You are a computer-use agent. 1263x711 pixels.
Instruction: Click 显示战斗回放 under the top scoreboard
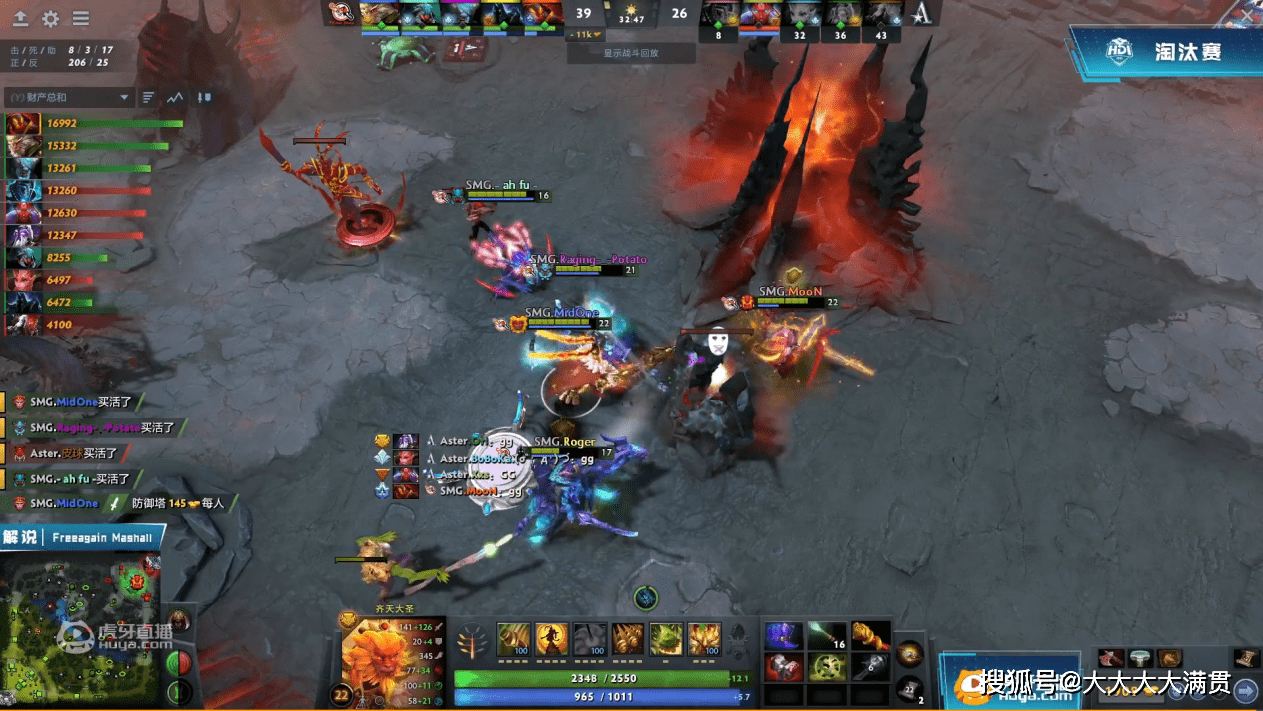tap(630, 53)
